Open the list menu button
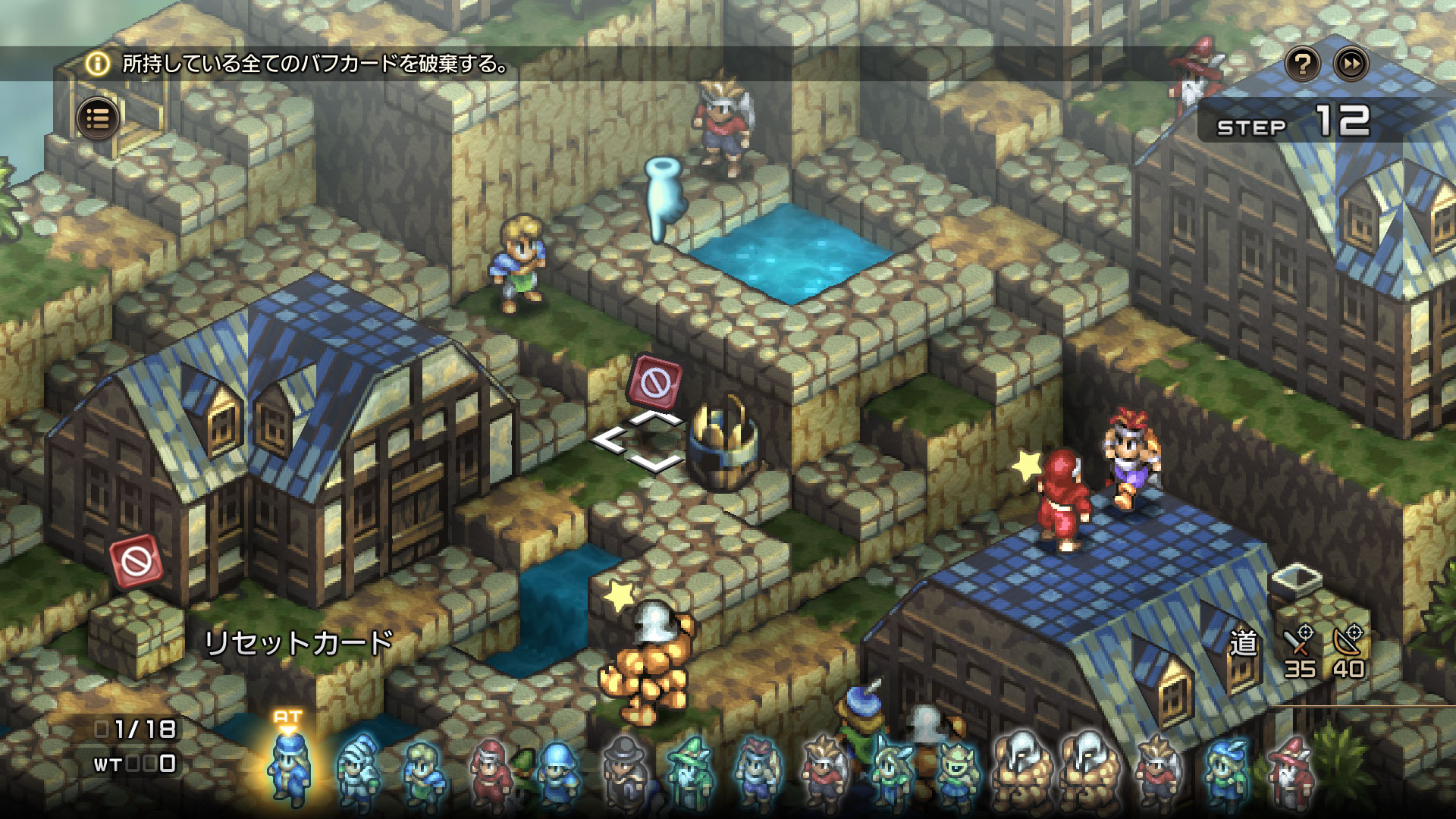1456x819 pixels. point(98,119)
